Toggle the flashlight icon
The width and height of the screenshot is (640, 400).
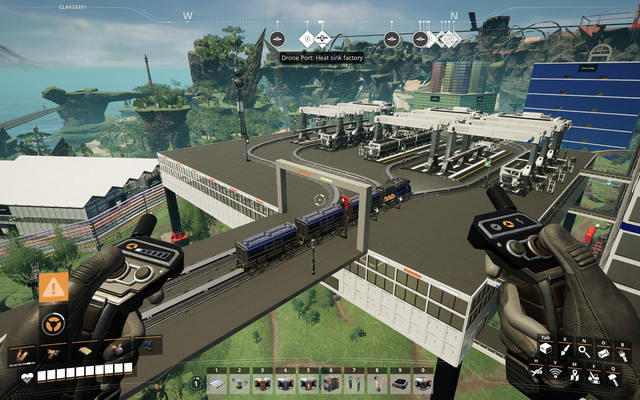point(623,357)
